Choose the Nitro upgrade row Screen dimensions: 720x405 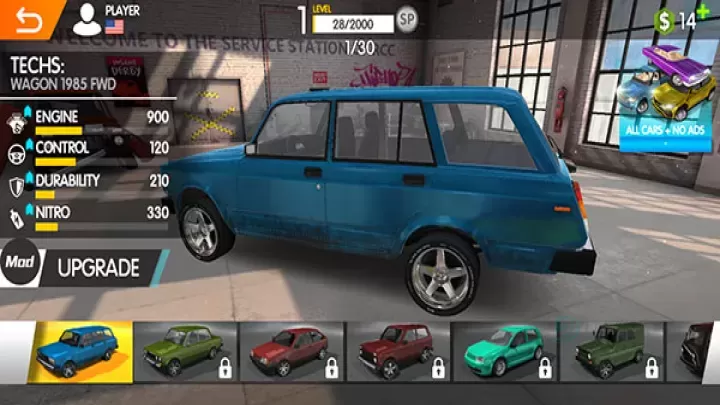pos(88,217)
